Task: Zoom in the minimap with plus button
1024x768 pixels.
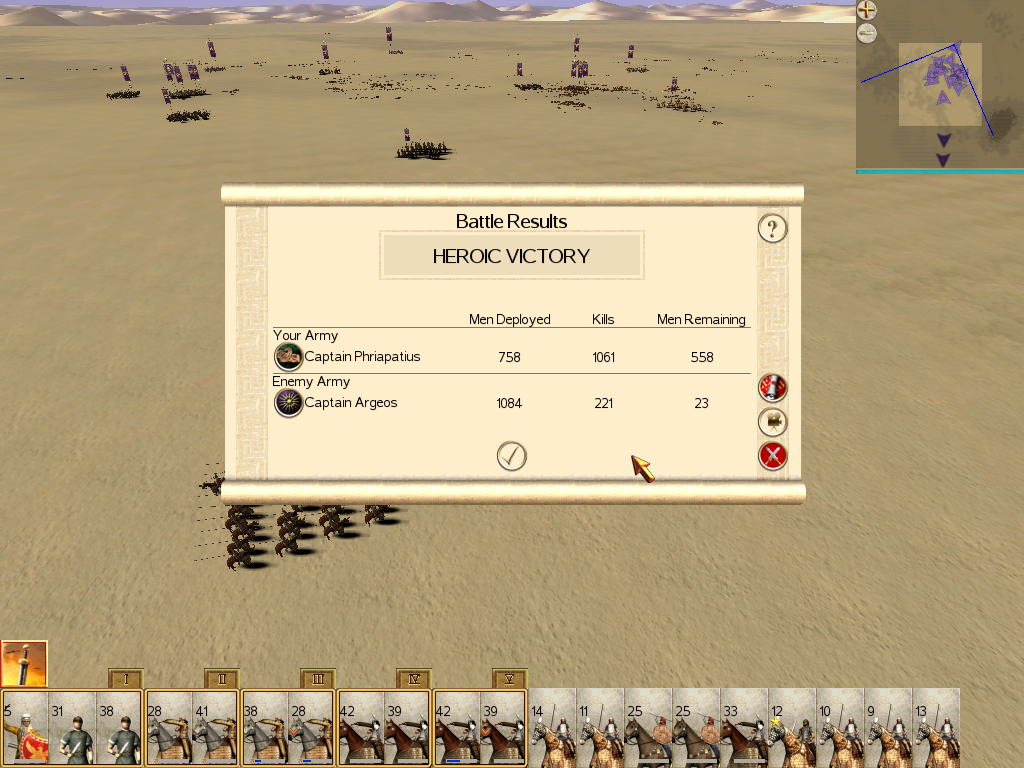Action: pos(867,11)
